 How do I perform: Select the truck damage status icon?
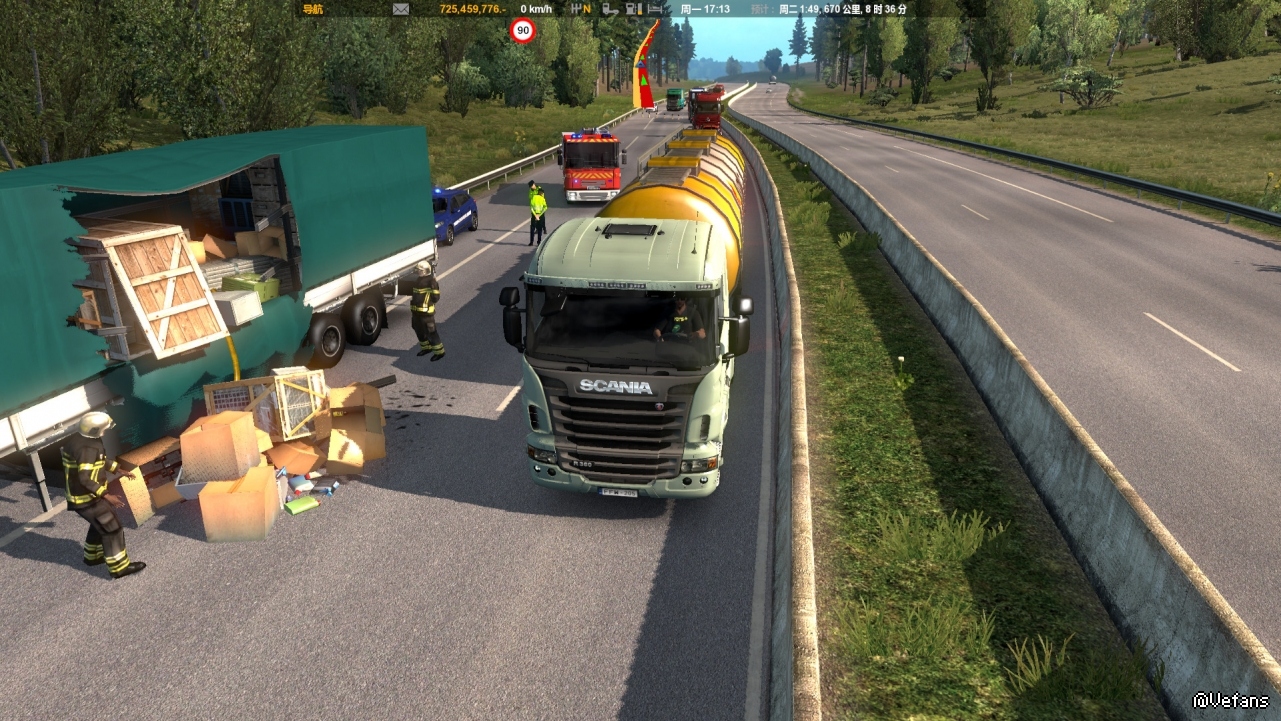click(x=608, y=9)
